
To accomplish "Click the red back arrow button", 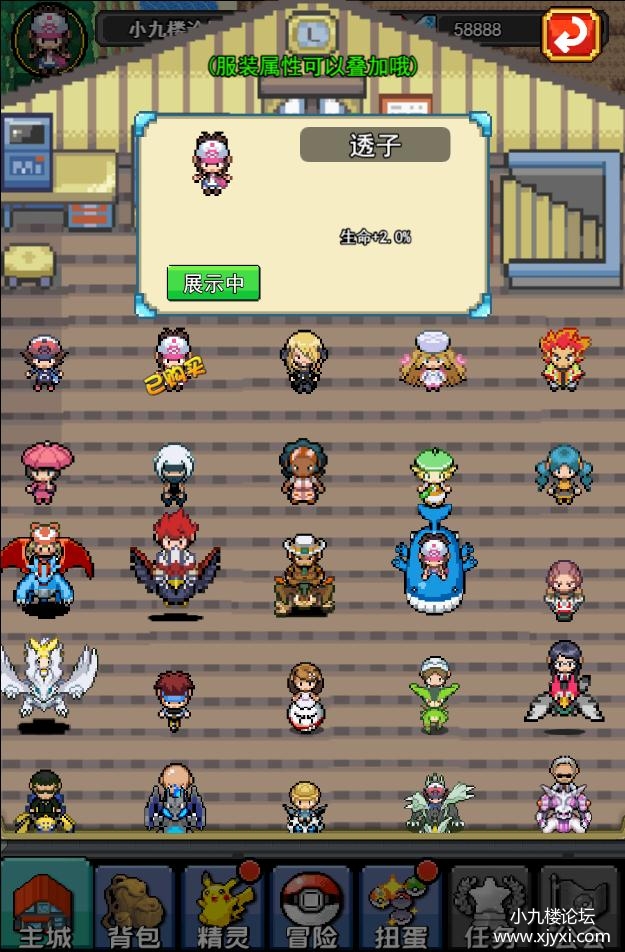I will pyautogui.click(x=571, y=34).
